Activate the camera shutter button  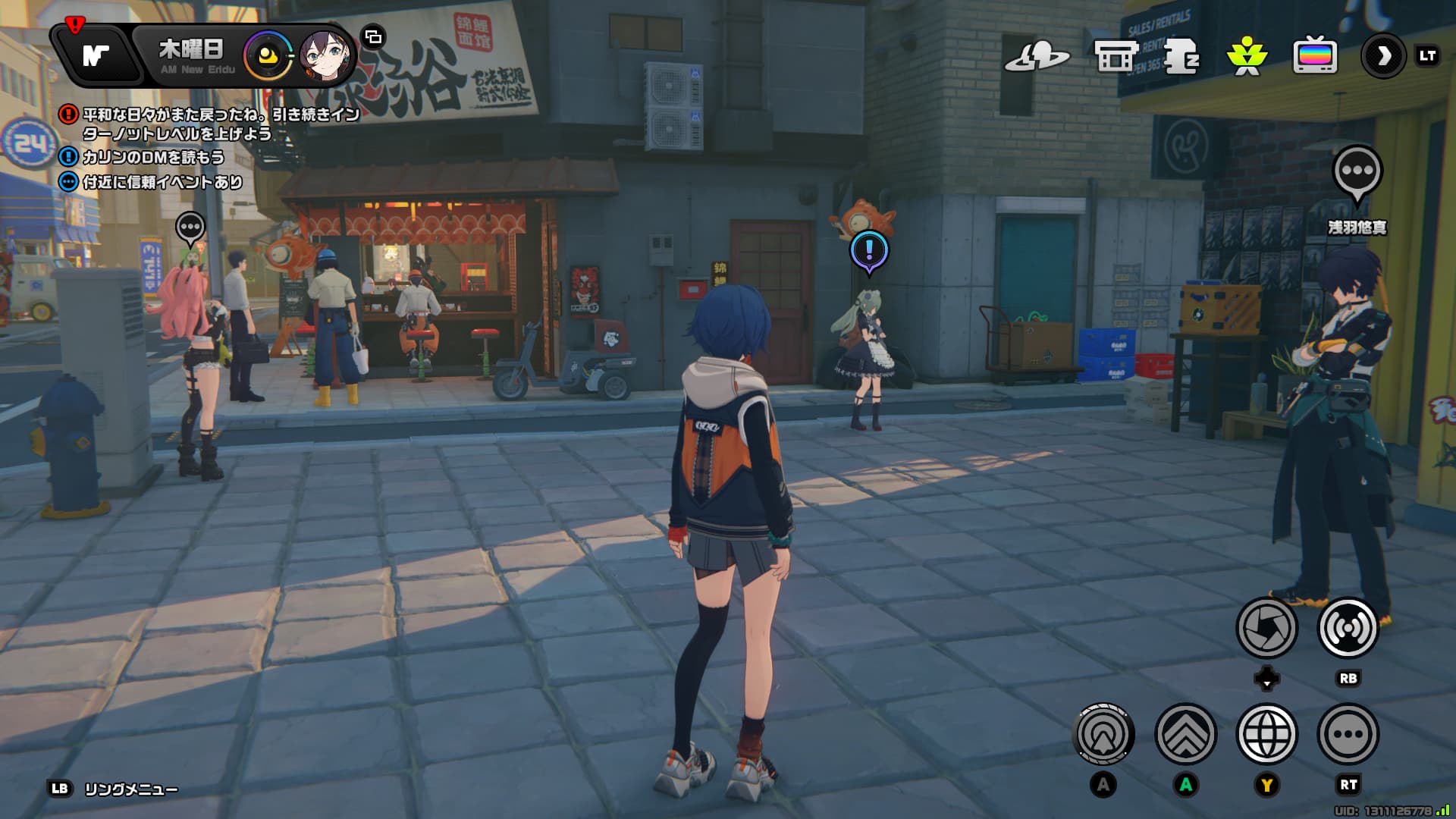coord(1266,628)
